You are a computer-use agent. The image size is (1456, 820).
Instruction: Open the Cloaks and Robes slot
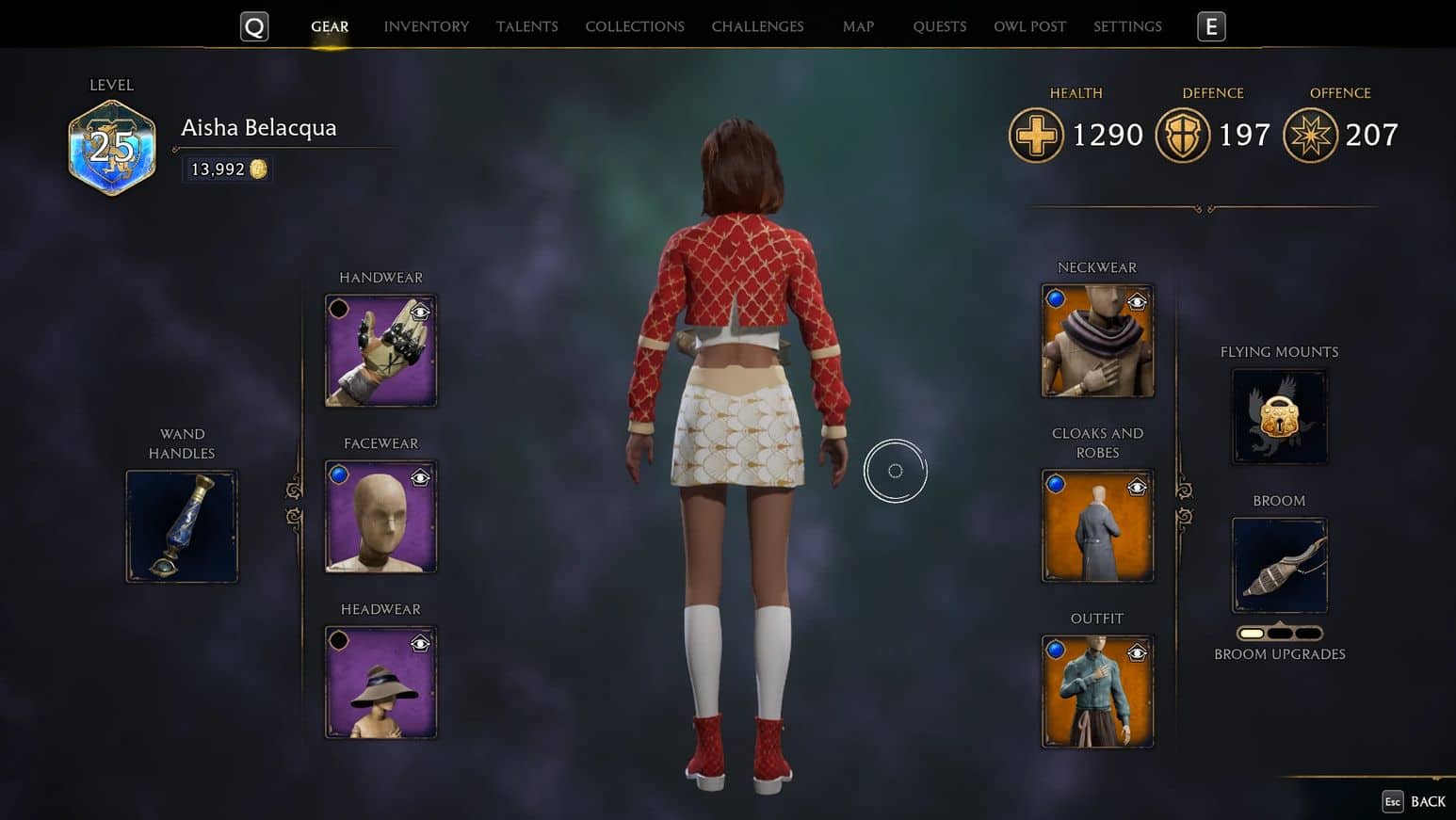click(x=1097, y=526)
